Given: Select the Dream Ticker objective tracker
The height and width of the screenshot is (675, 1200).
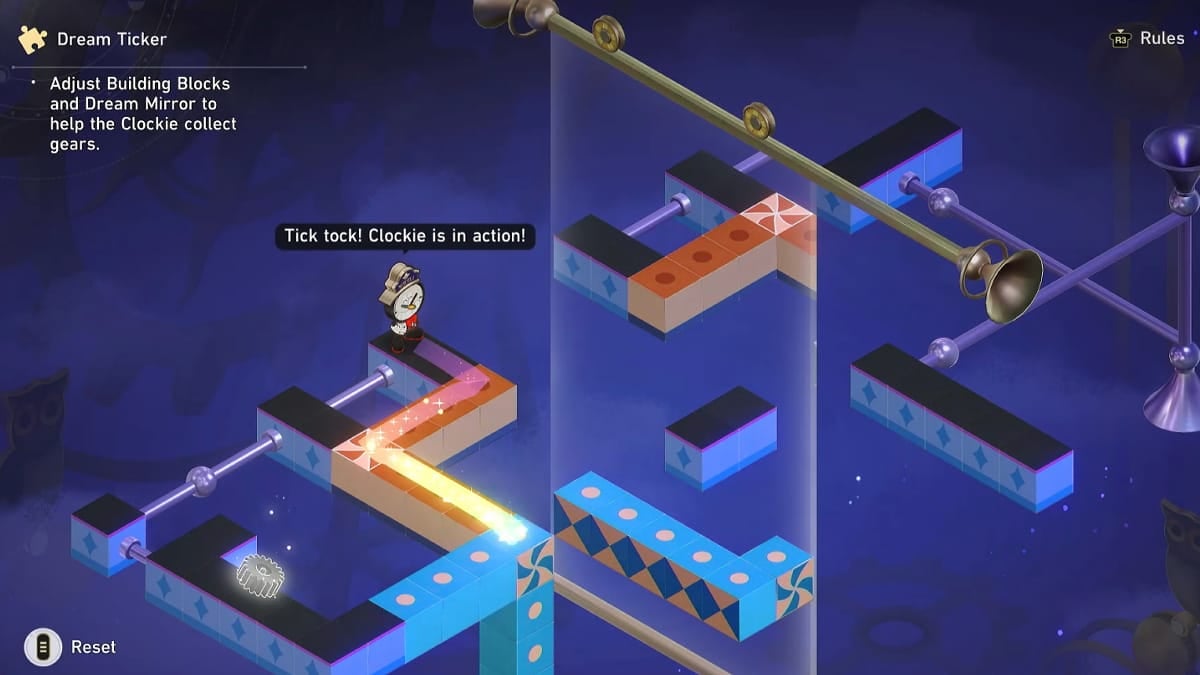Looking at the screenshot, I should coord(110,40).
